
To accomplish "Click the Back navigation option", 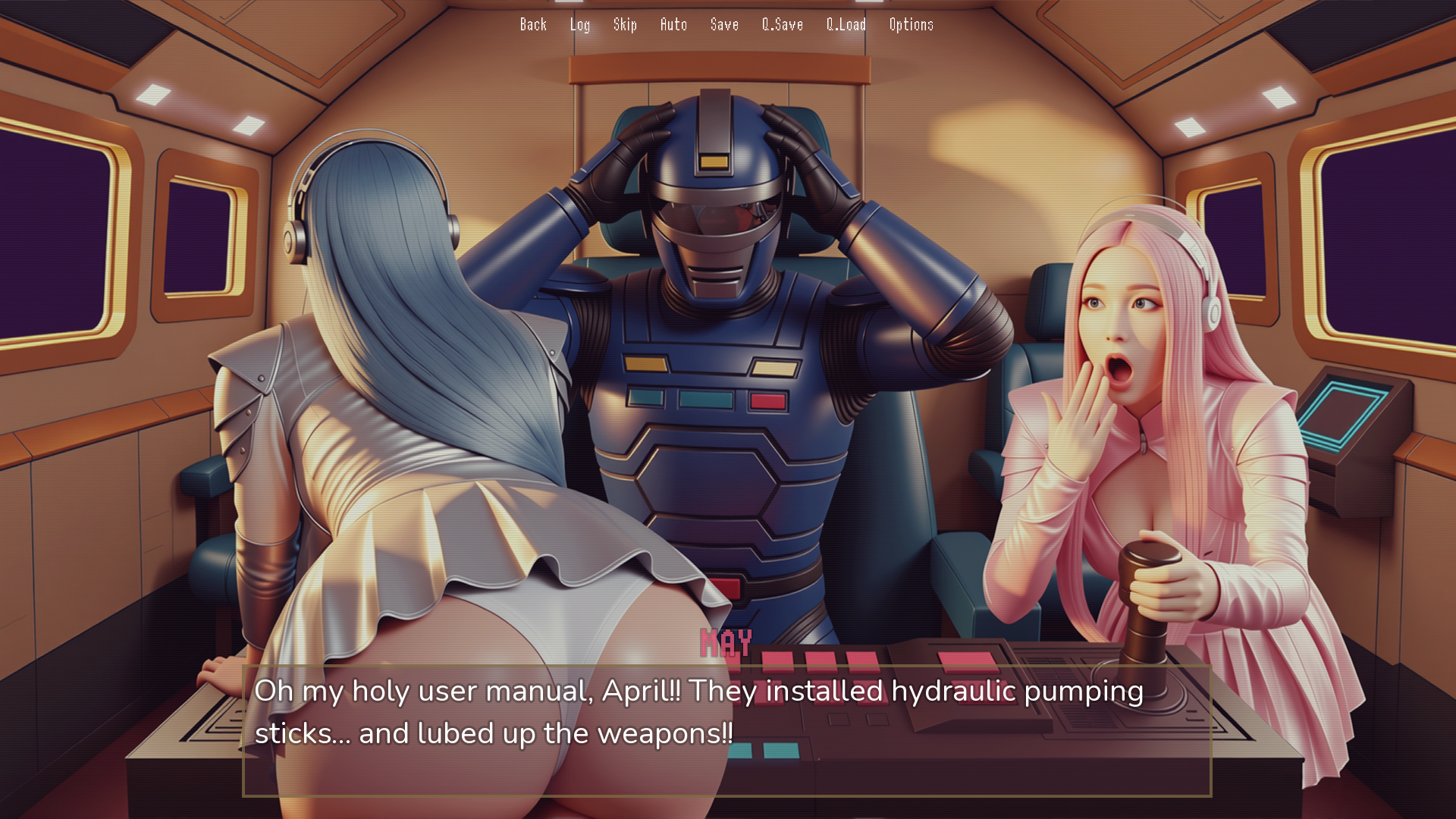I will click(x=533, y=24).
